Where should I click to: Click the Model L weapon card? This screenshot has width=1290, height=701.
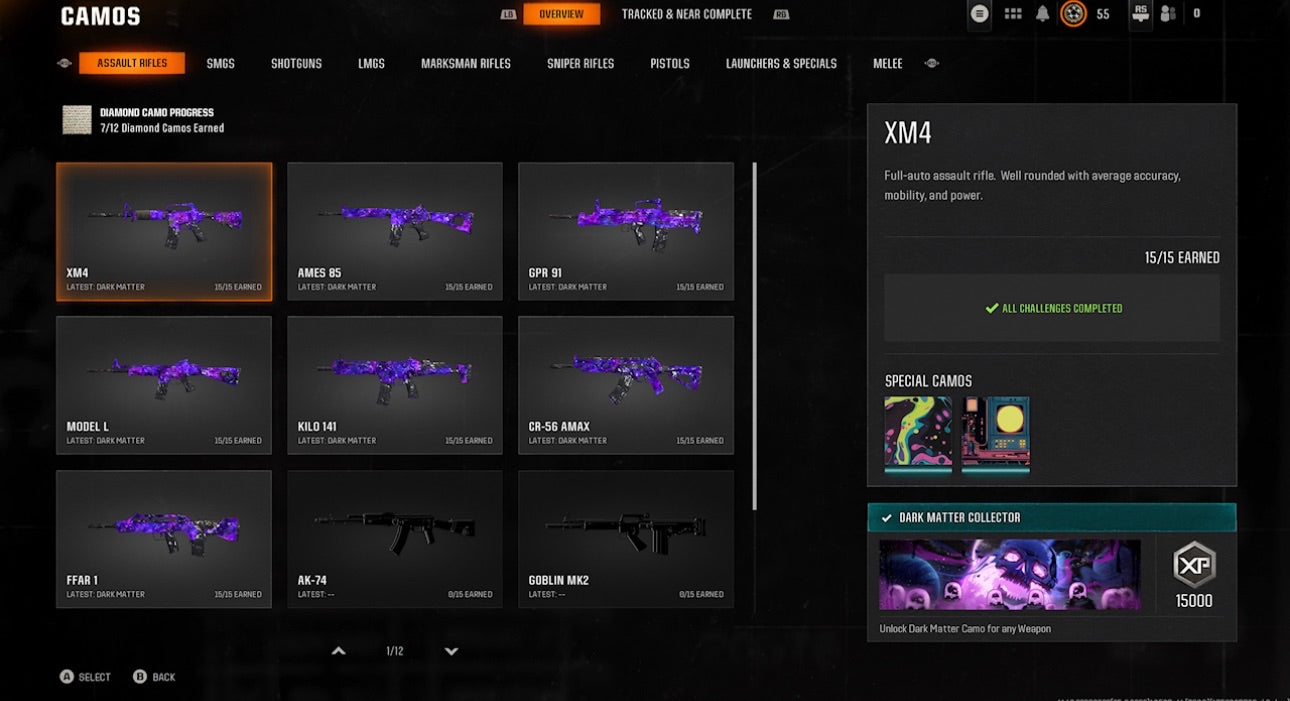pos(164,385)
